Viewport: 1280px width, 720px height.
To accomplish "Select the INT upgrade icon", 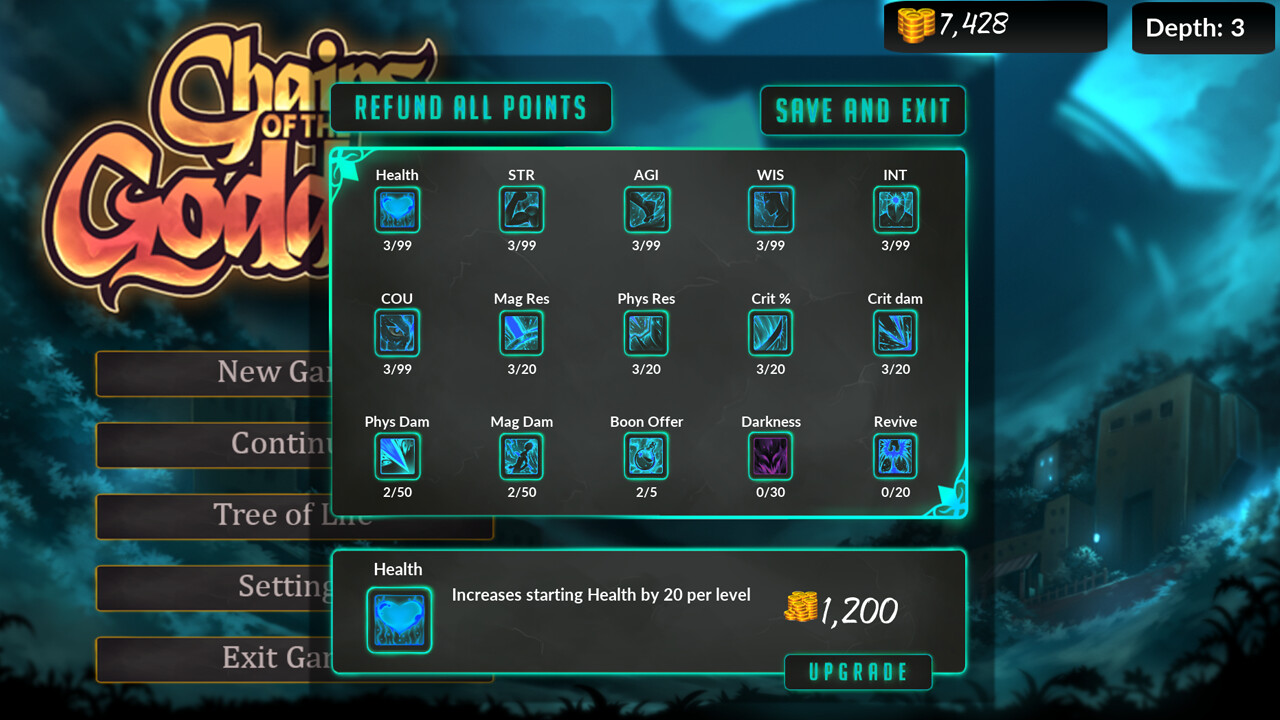I will pyautogui.click(x=895, y=209).
